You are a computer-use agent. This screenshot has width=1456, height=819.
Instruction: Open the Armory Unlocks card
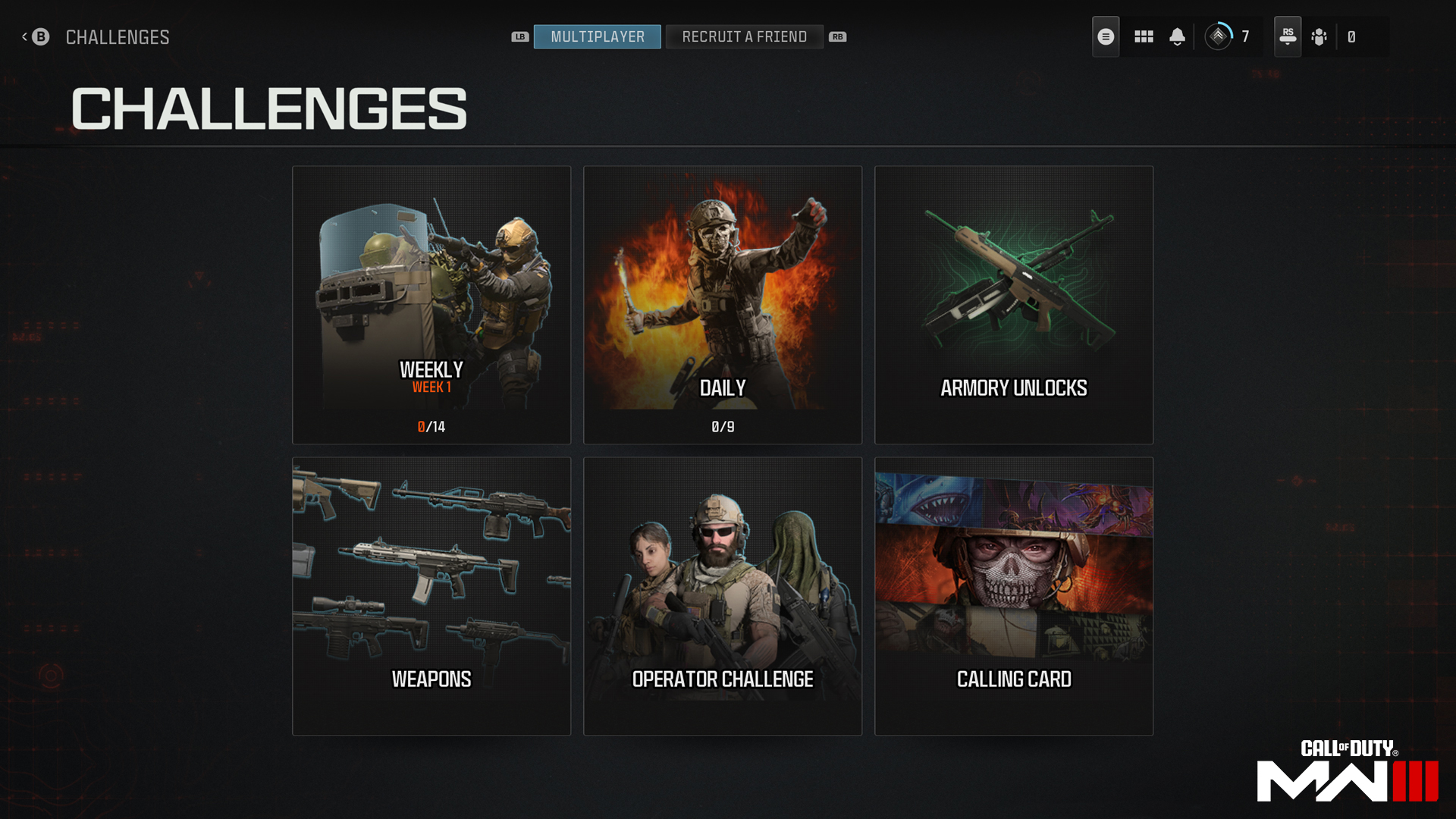[x=1013, y=304]
